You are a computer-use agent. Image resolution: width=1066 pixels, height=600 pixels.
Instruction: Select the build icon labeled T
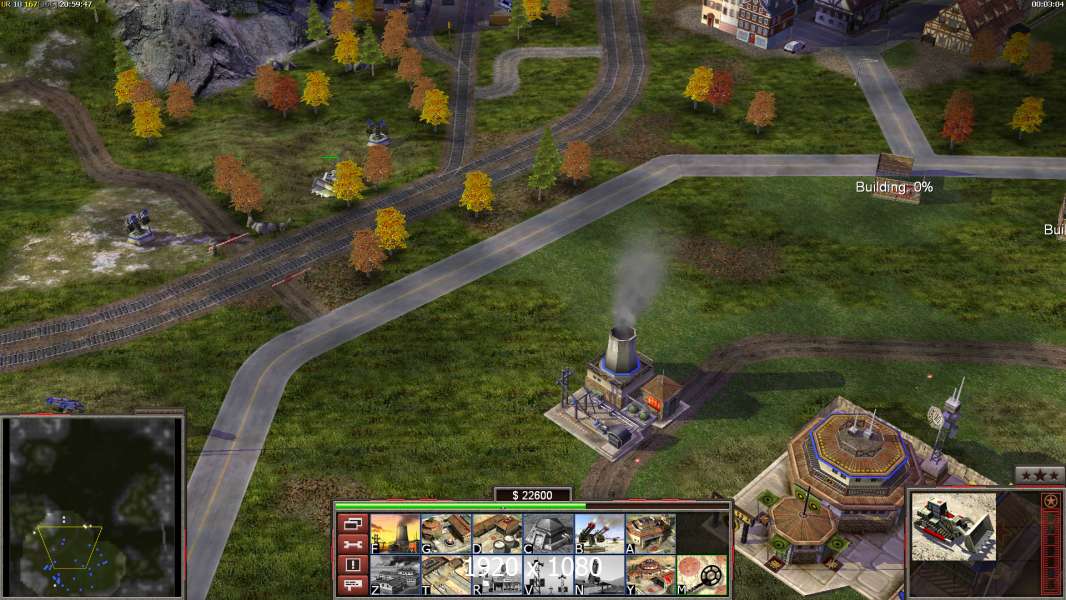446,574
